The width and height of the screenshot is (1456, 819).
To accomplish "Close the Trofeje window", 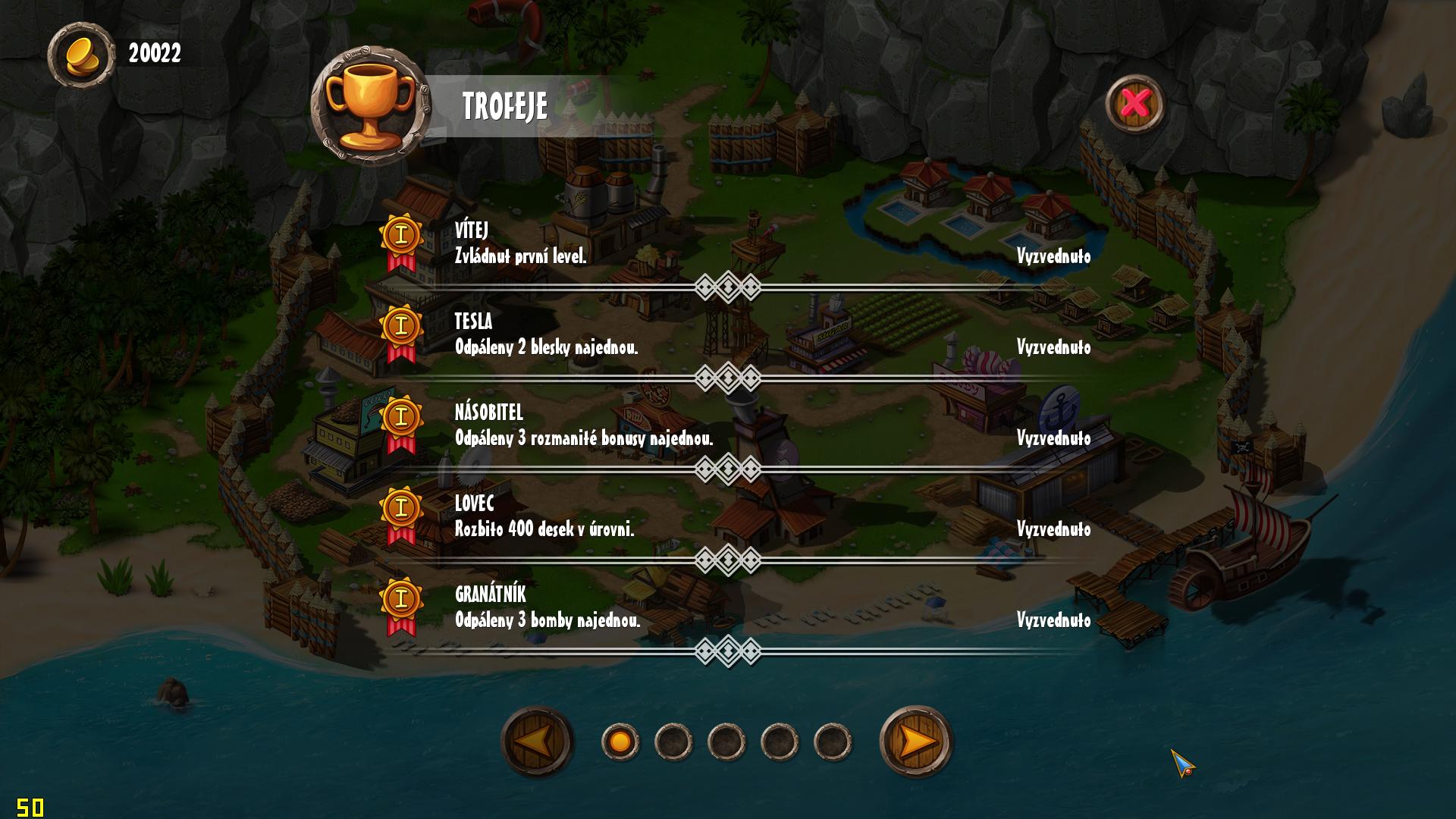I will [1134, 103].
